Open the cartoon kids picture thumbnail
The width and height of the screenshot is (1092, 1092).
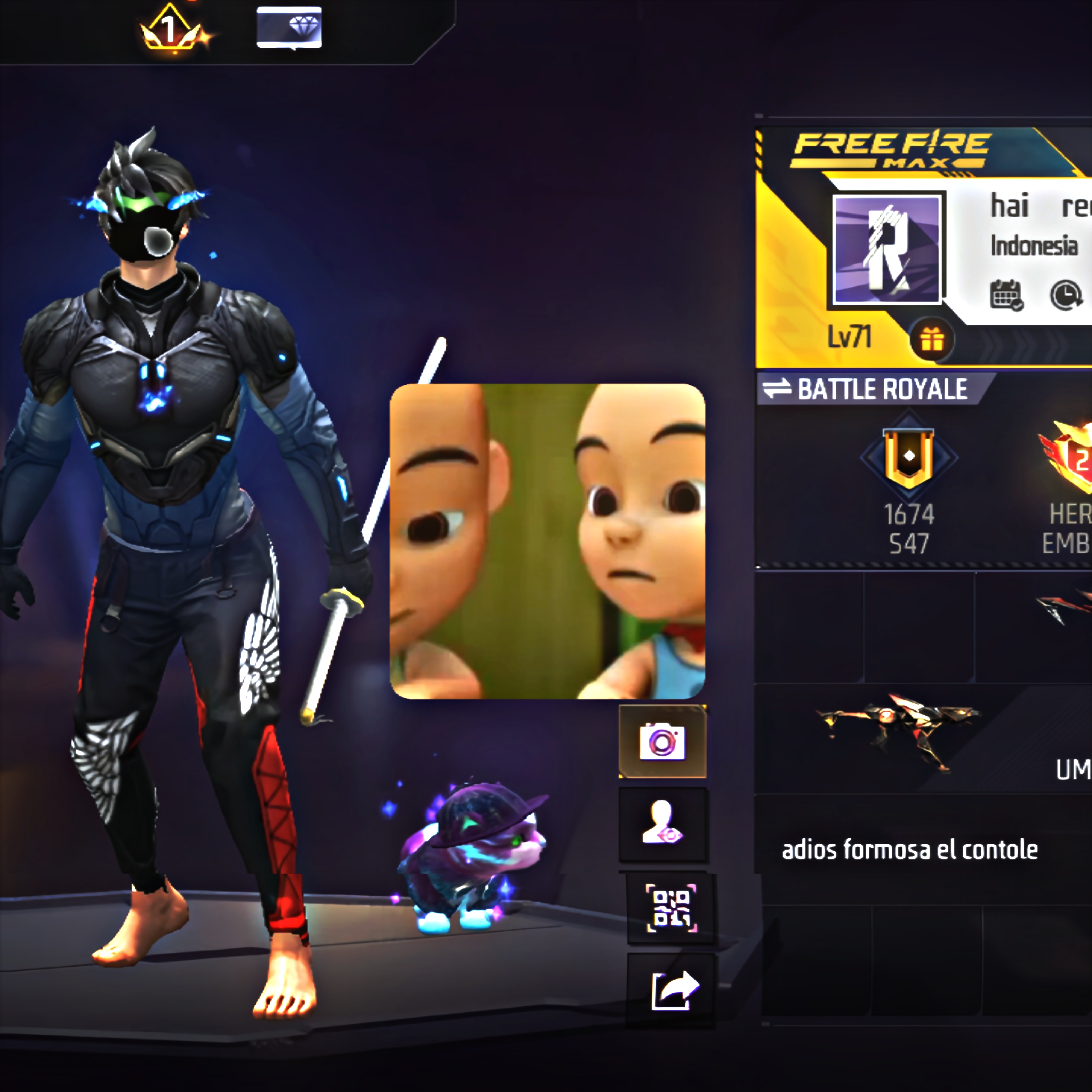pos(547,541)
